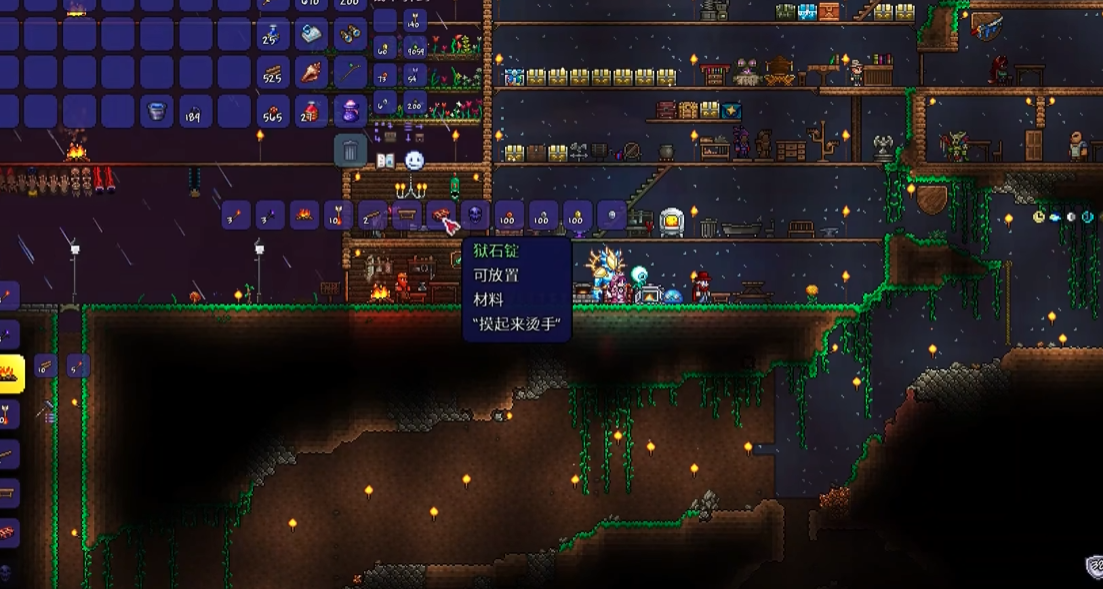The width and height of the screenshot is (1103, 589).
Task: Select the purple void bag slot
Action: (349, 111)
